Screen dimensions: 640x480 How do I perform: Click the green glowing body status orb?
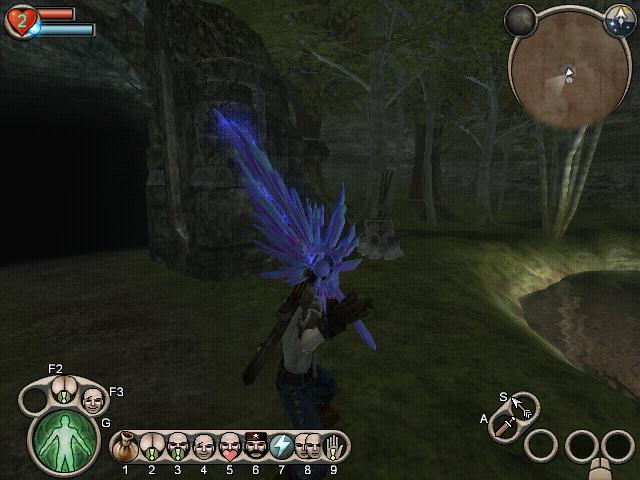[x=62, y=440]
